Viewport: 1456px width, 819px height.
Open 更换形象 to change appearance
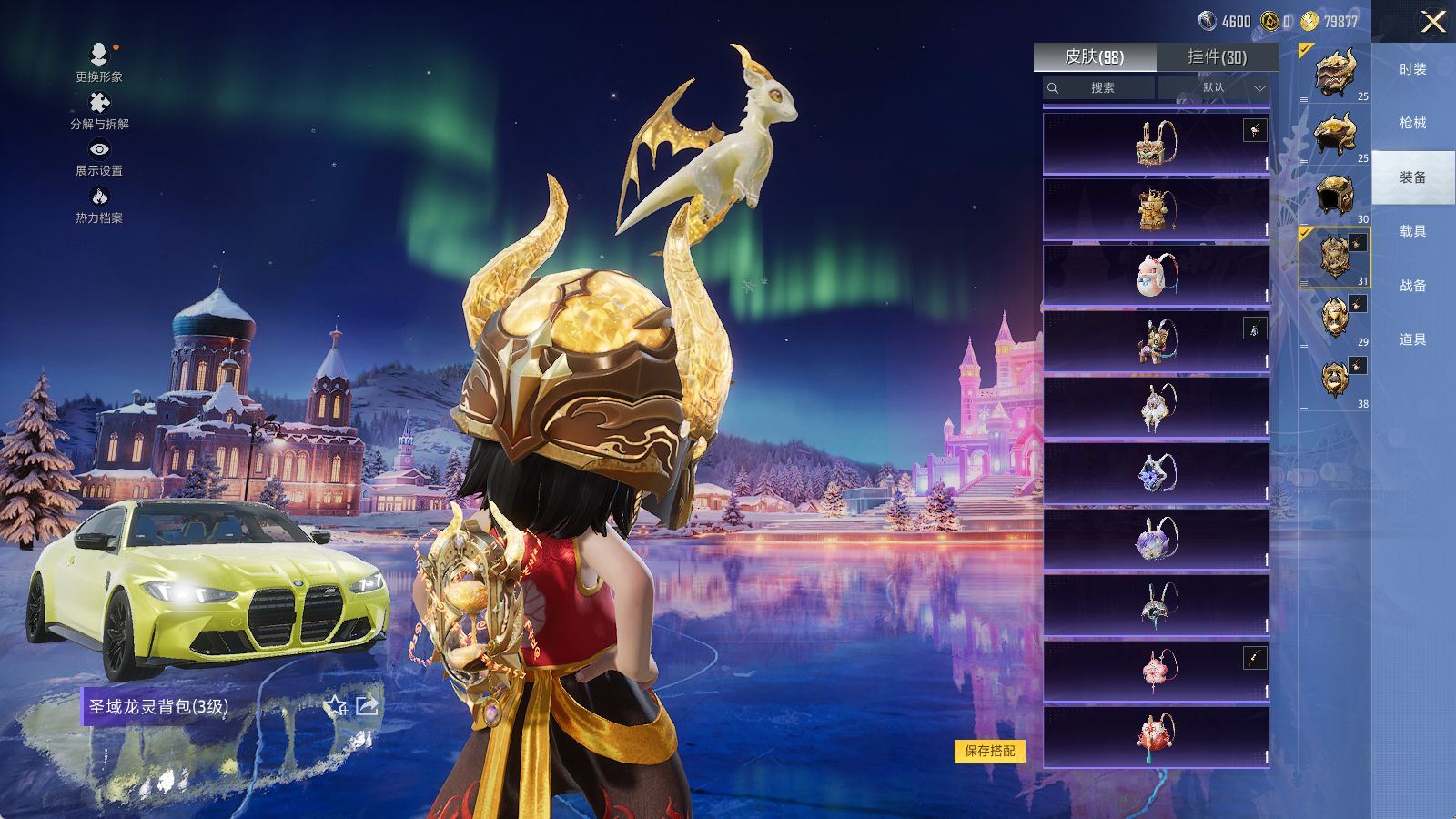(x=99, y=62)
